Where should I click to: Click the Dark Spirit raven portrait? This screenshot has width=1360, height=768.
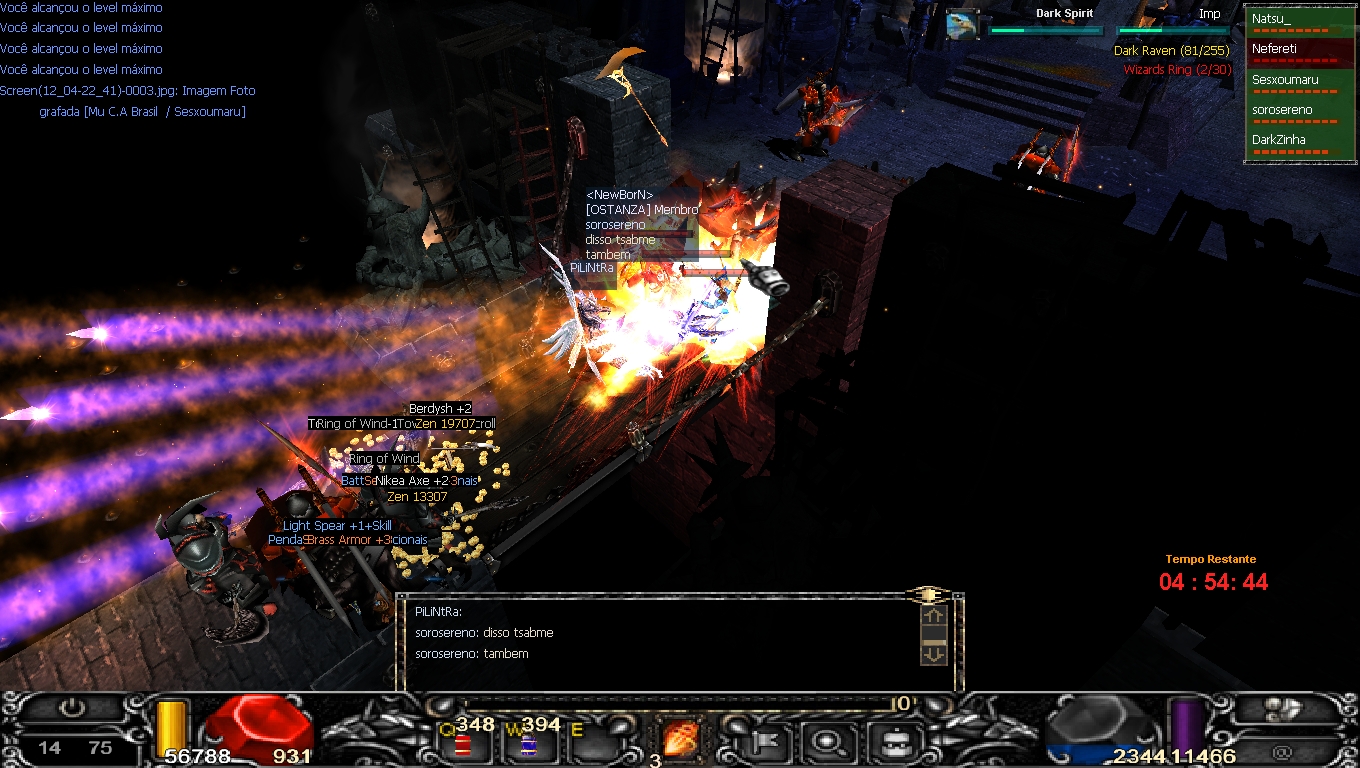[x=962, y=24]
